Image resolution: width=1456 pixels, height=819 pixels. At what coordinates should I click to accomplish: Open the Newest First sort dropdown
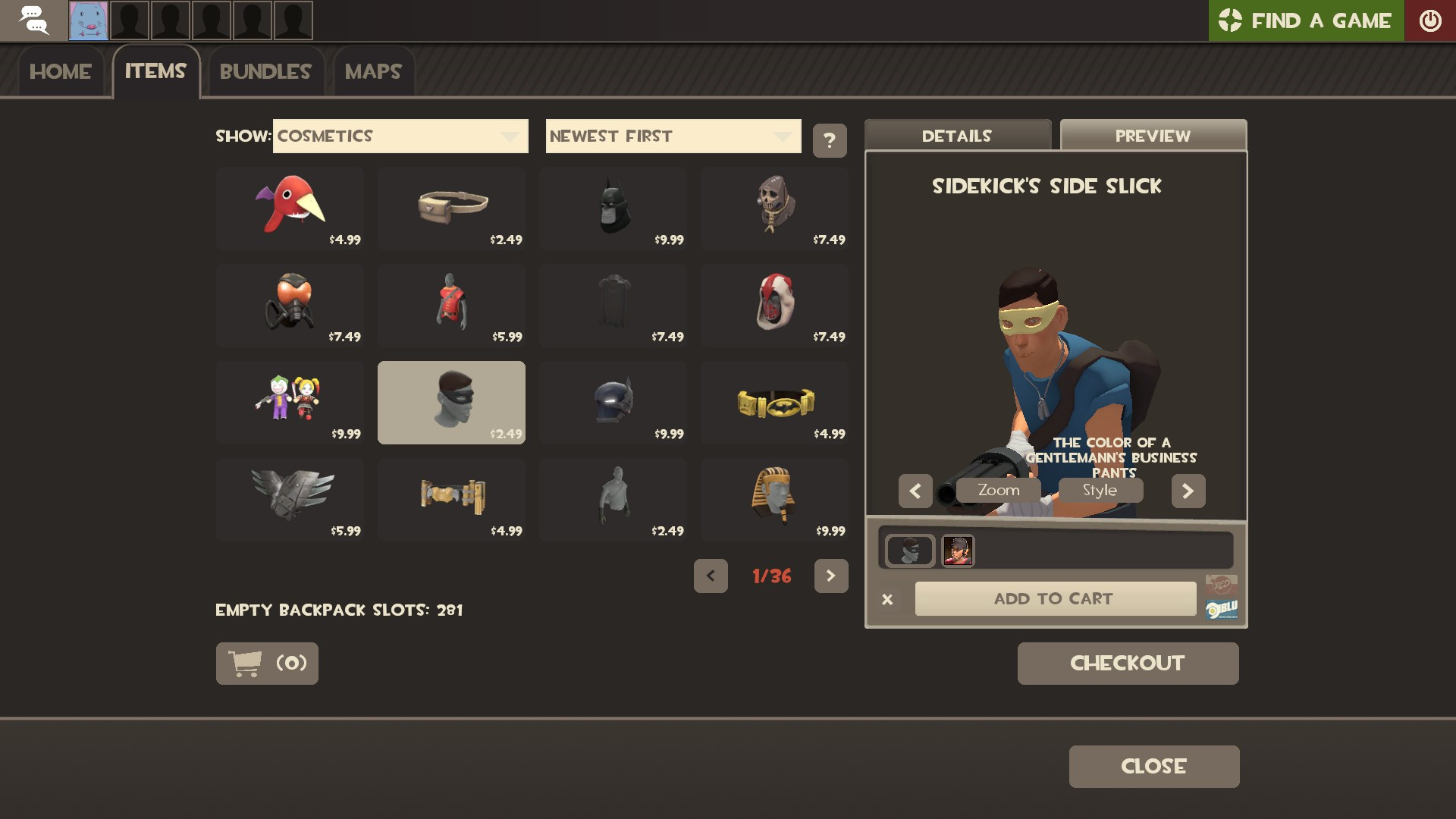tap(673, 136)
